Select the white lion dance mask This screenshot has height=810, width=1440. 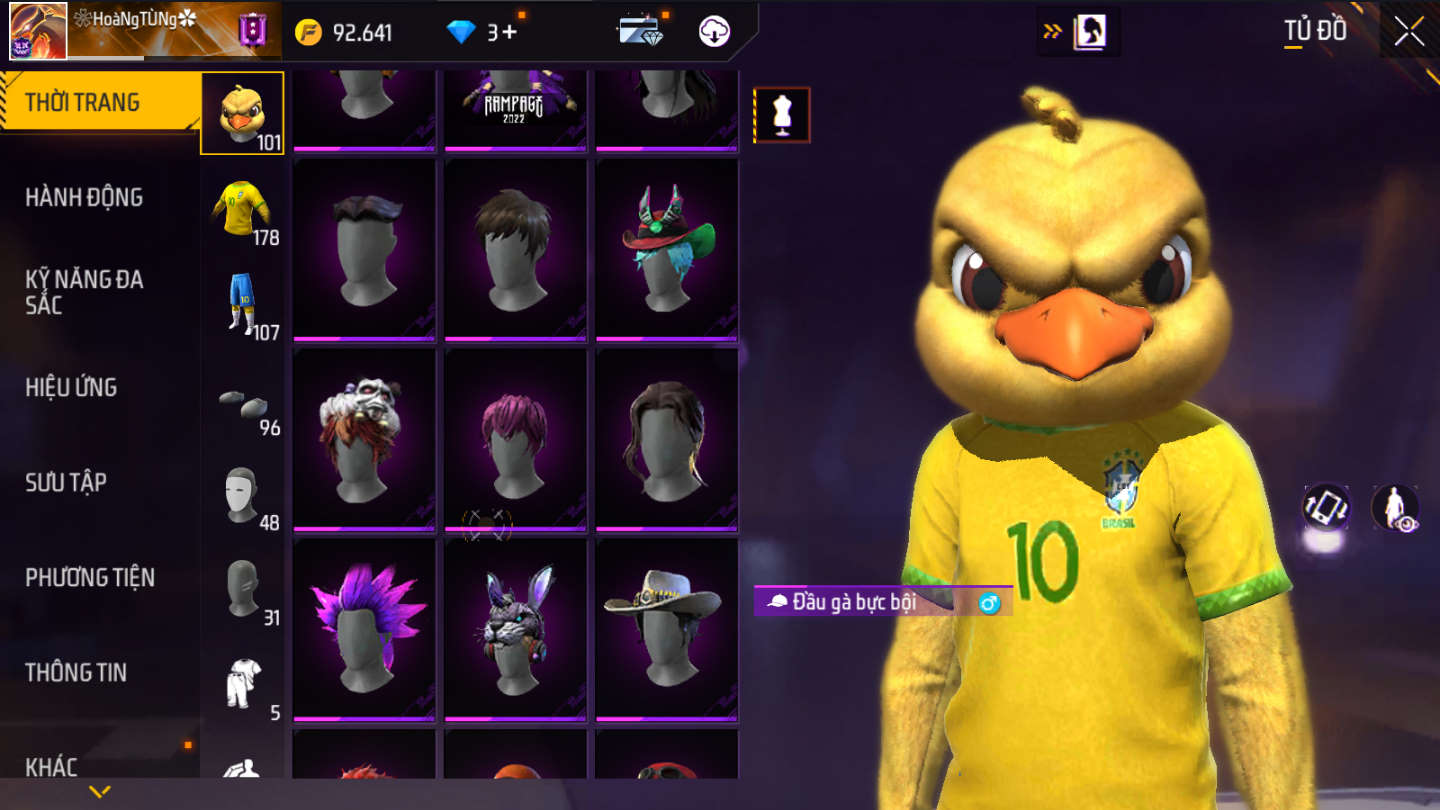(364, 438)
